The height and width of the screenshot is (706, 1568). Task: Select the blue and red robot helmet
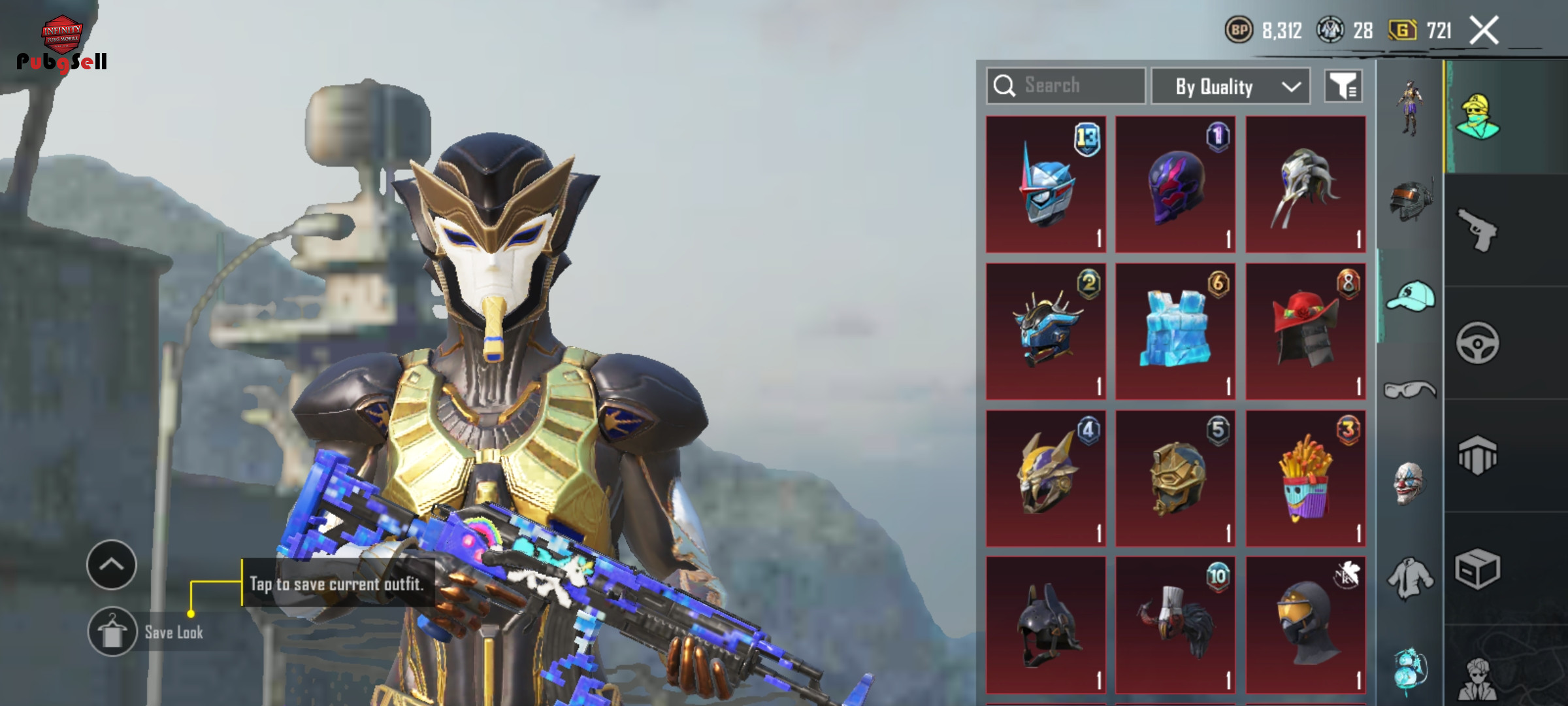pos(1045,184)
